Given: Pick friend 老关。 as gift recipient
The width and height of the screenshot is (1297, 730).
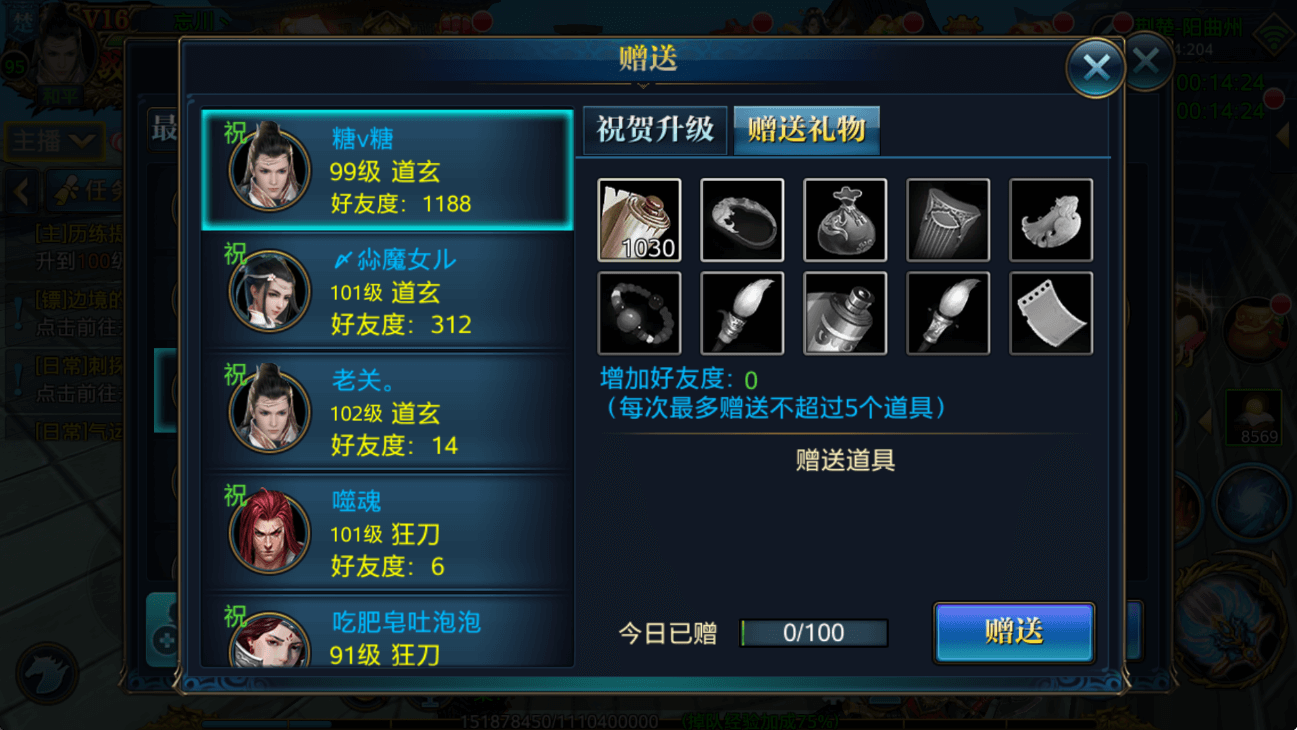Looking at the screenshot, I should click(x=387, y=413).
